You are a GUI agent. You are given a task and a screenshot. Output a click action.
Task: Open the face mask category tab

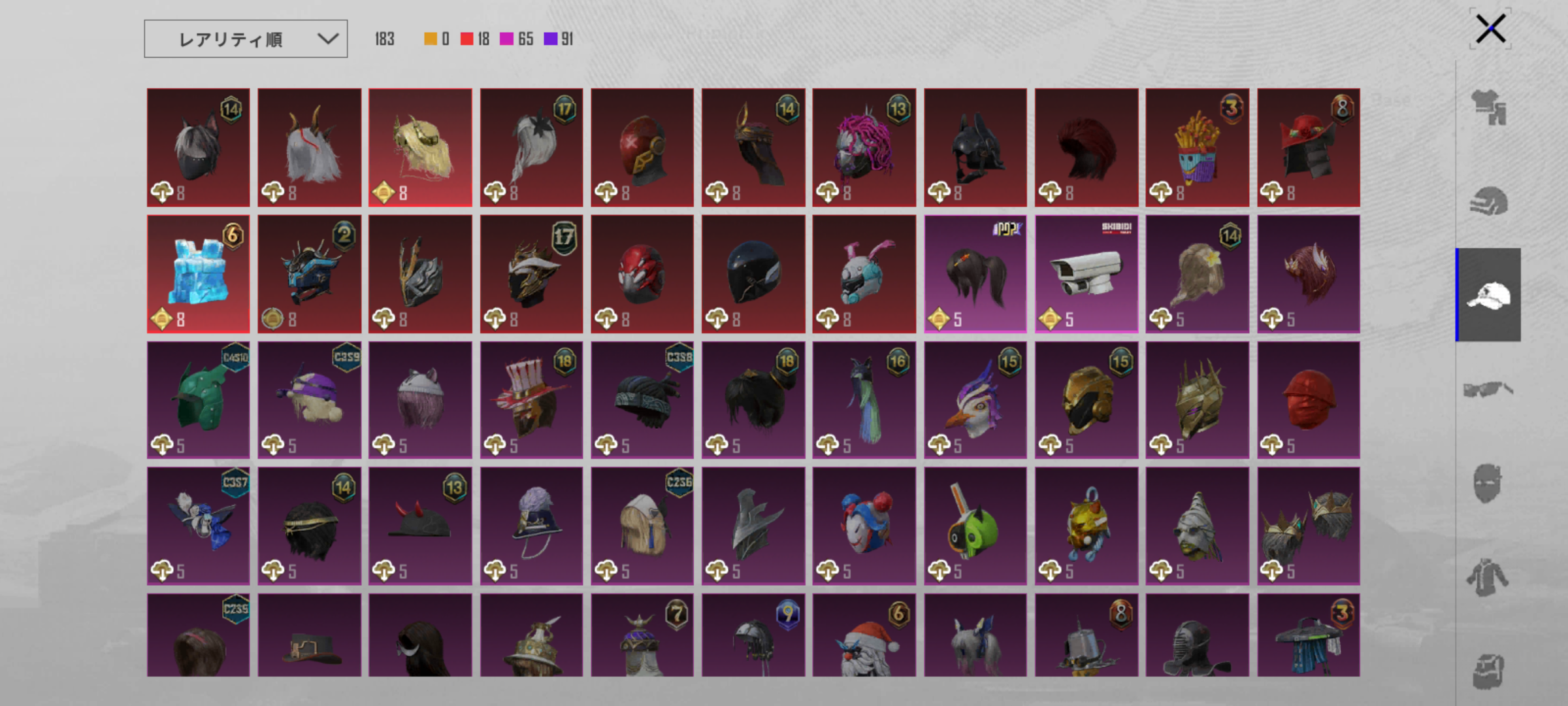1488,484
